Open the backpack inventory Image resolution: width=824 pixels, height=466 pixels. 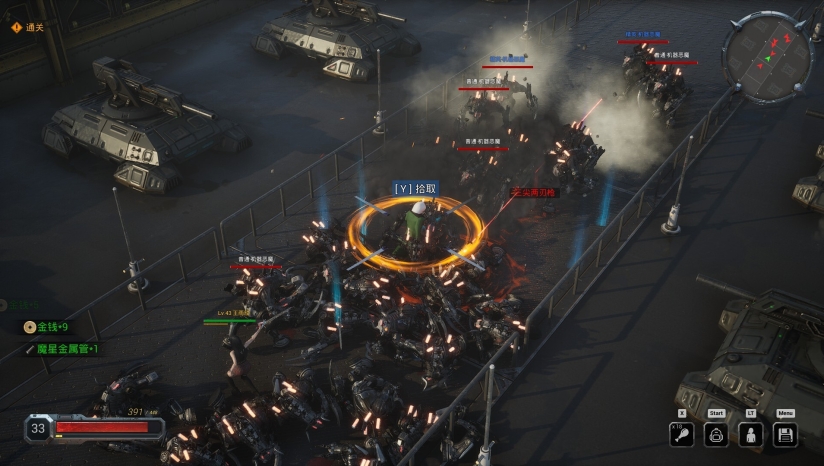(716, 434)
